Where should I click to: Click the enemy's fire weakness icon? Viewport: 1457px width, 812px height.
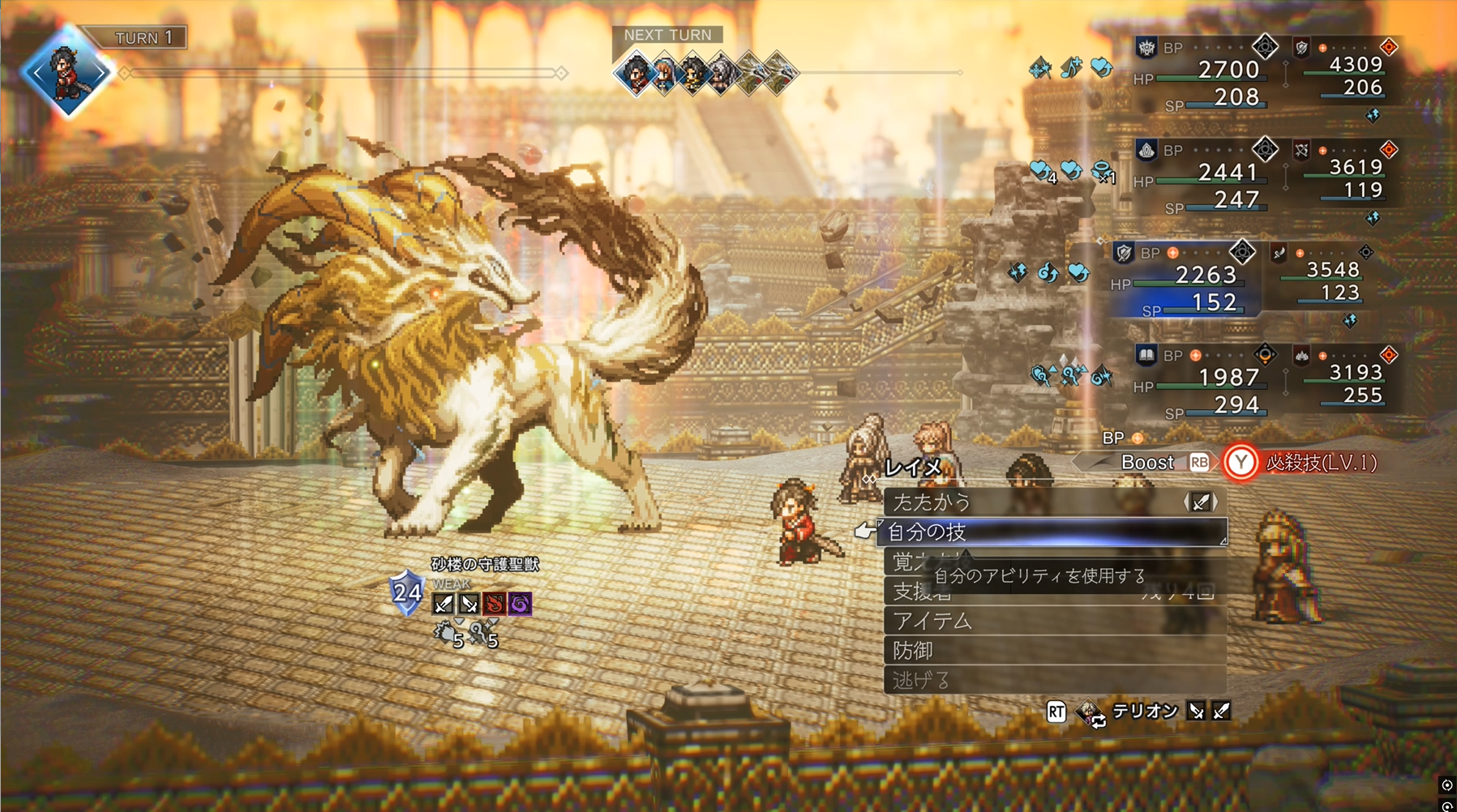(x=494, y=604)
